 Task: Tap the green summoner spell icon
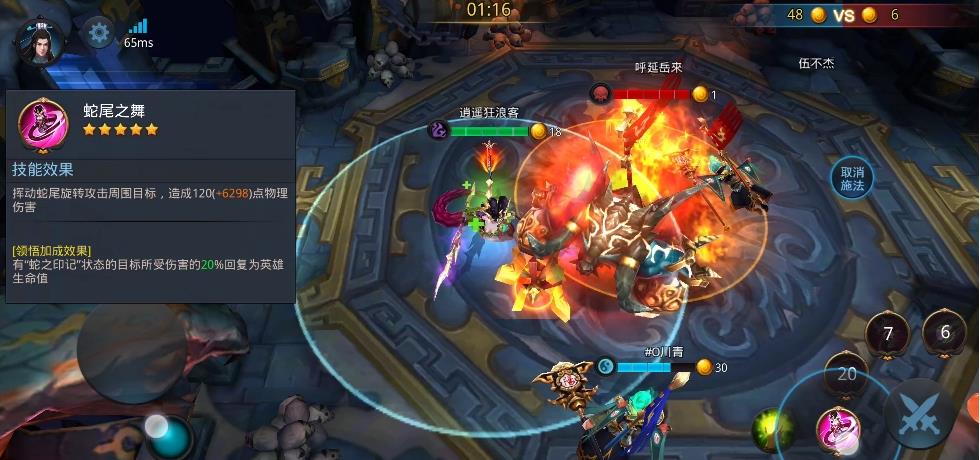click(771, 428)
